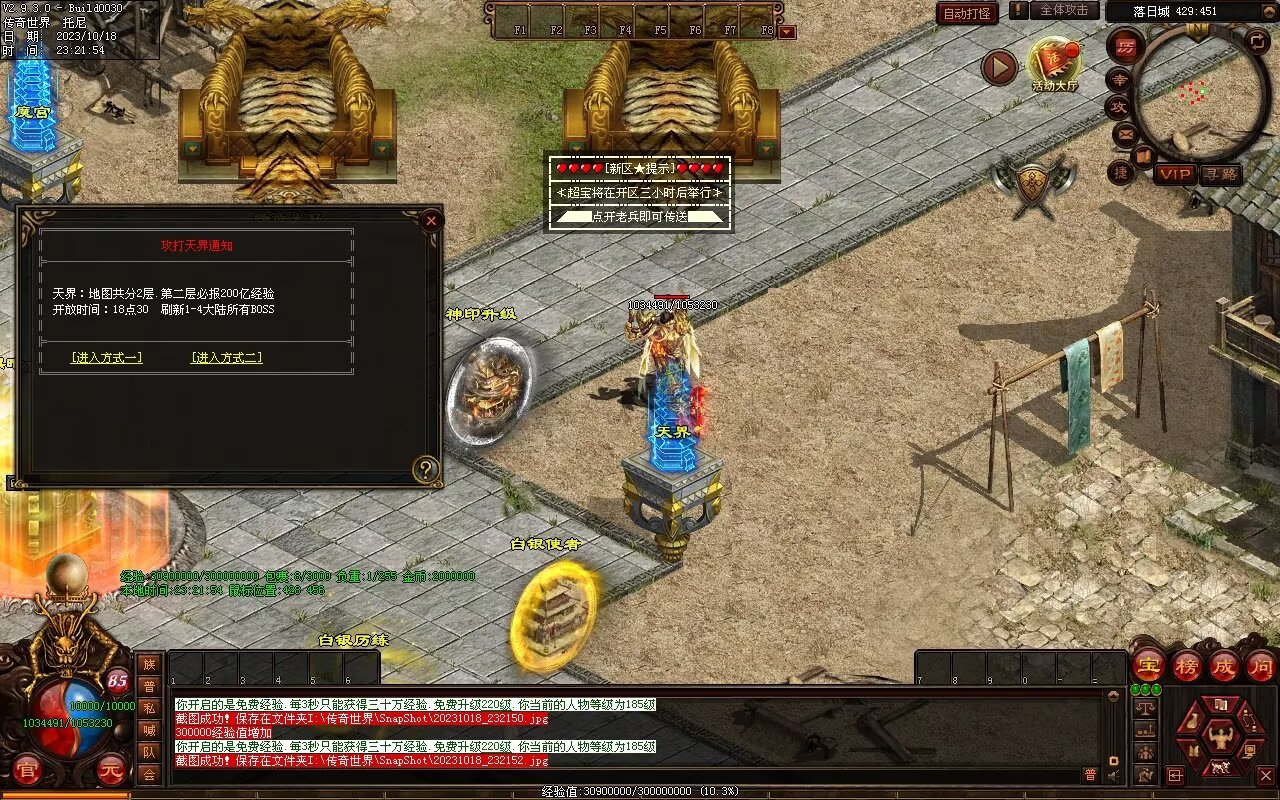Open the character panel muscle-figure icon
Image resolution: width=1280 pixels, height=800 pixels.
(1219, 738)
